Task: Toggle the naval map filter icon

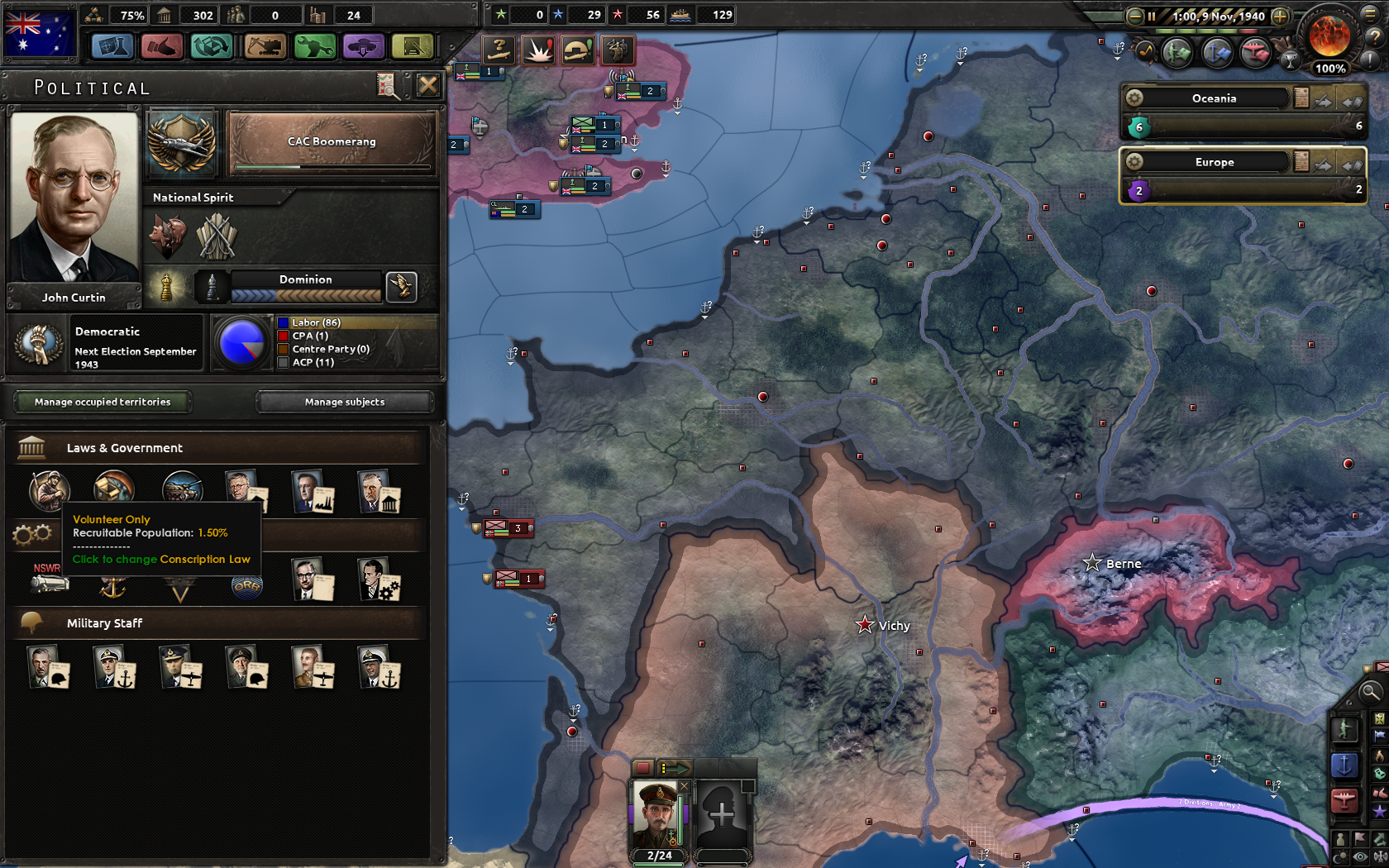Action: (1344, 763)
